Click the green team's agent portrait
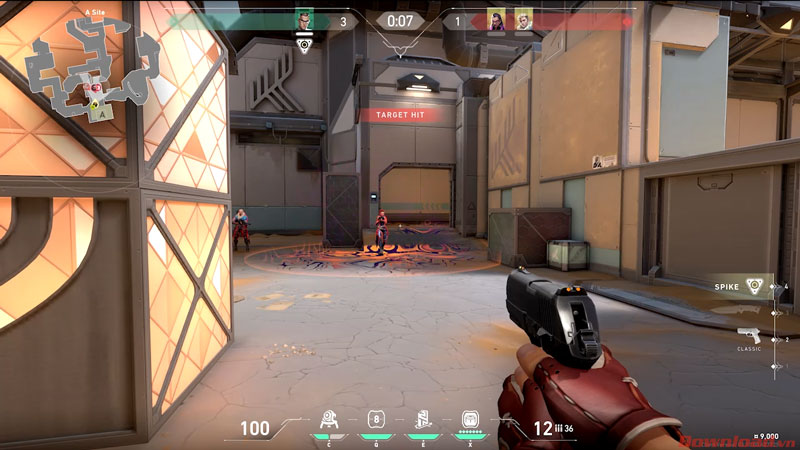Viewport: 800px width, 450px height. tap(305, 20)
